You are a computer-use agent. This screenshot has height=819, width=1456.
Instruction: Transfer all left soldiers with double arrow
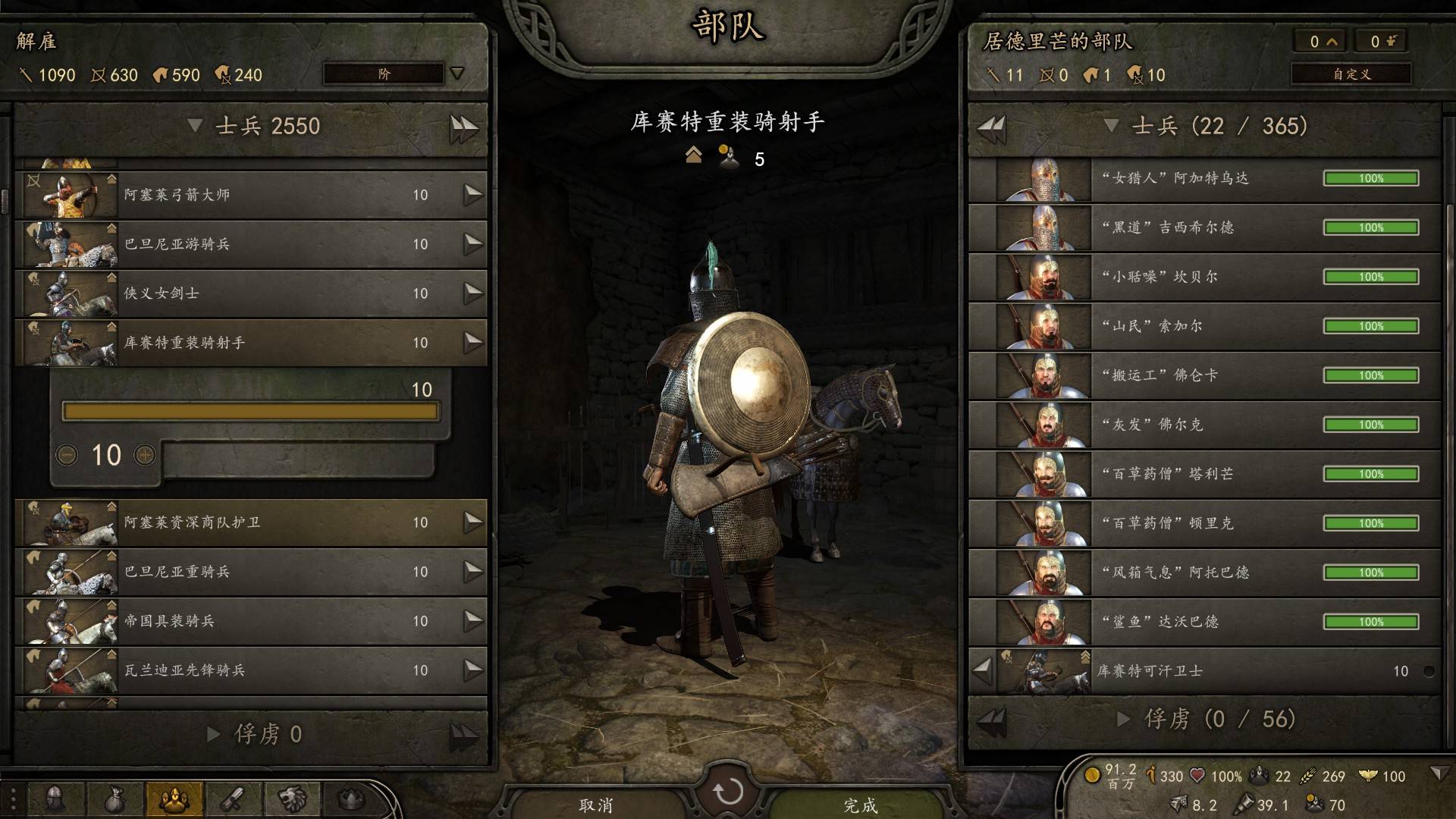(x=463, y=127)
